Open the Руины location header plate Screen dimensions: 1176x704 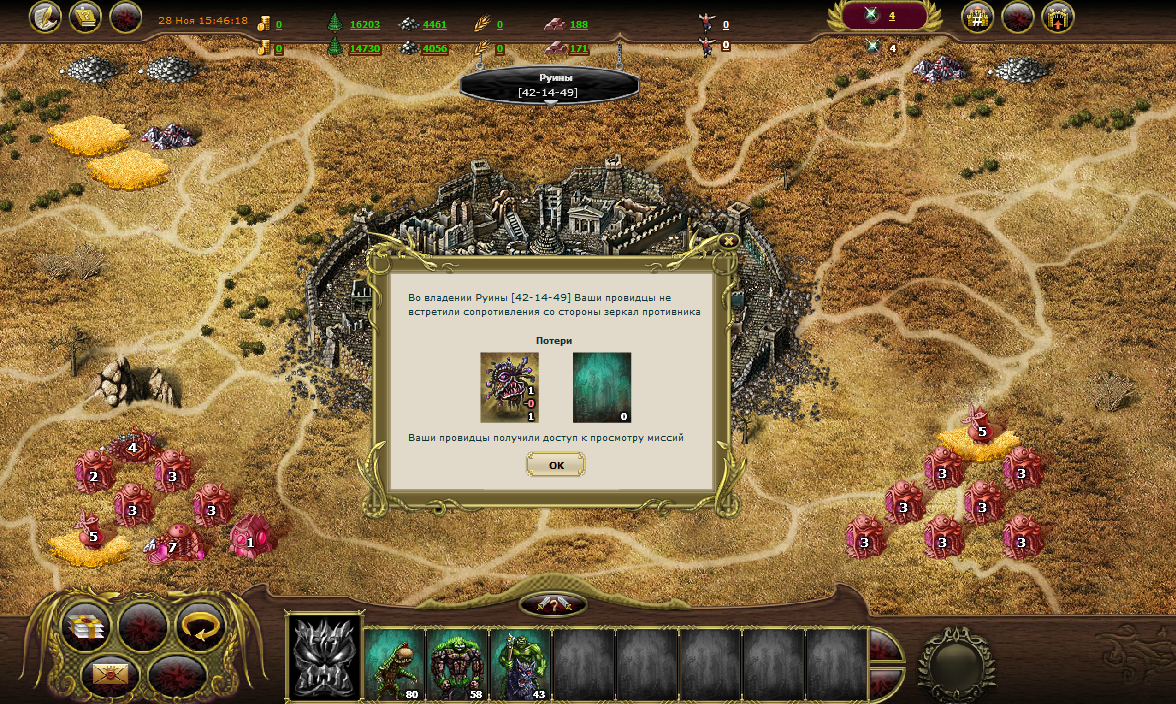pos(548,85)
